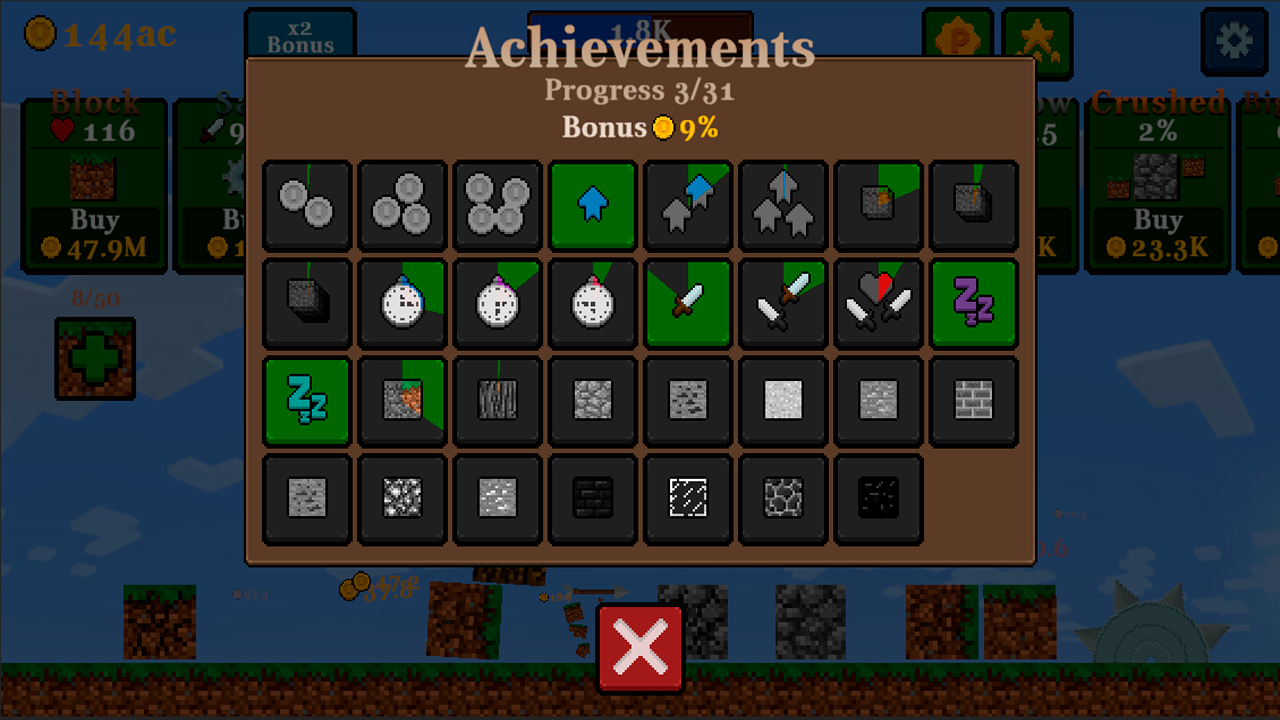Select the completed purple Zz sleep achievement
This screenshot has height=720, width=1280.
tap(973, 304)
